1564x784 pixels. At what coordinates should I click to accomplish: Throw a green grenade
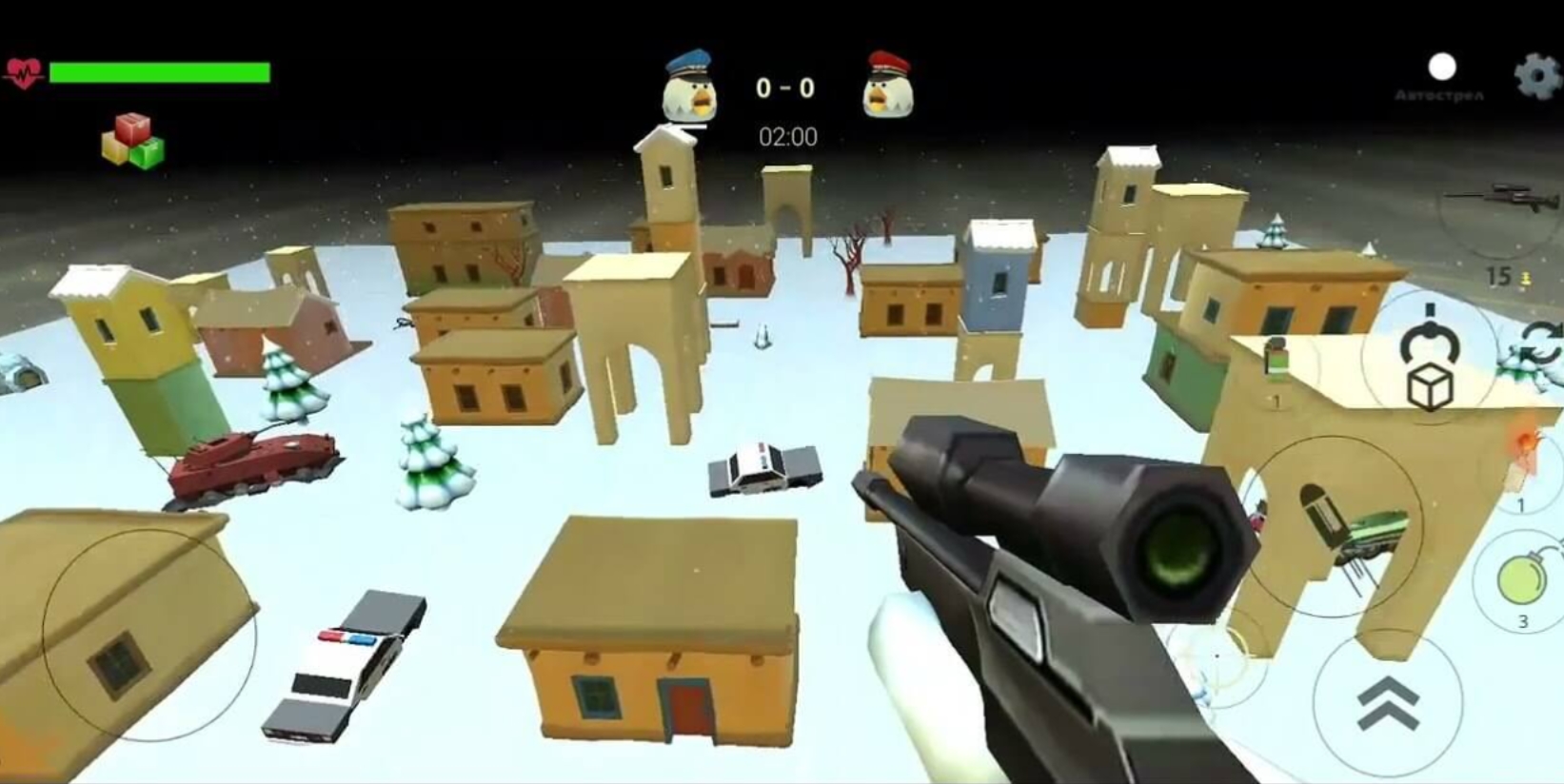(1521, 579)
